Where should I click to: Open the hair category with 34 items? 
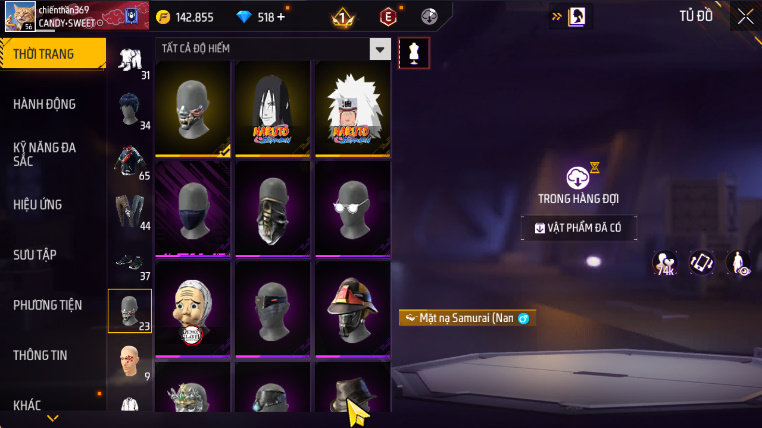129,110
